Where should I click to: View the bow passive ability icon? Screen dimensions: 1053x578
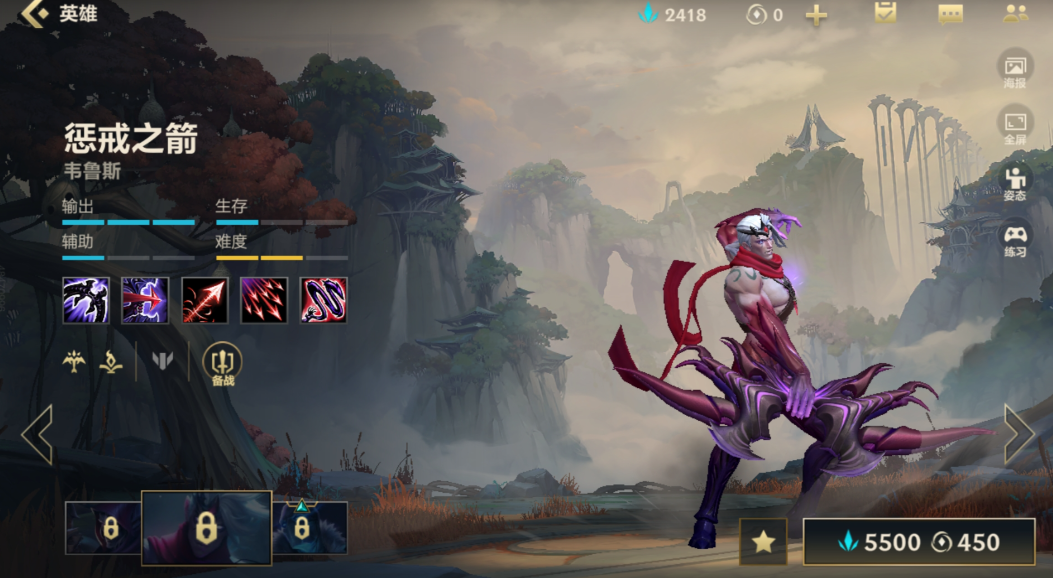[86, 300]
